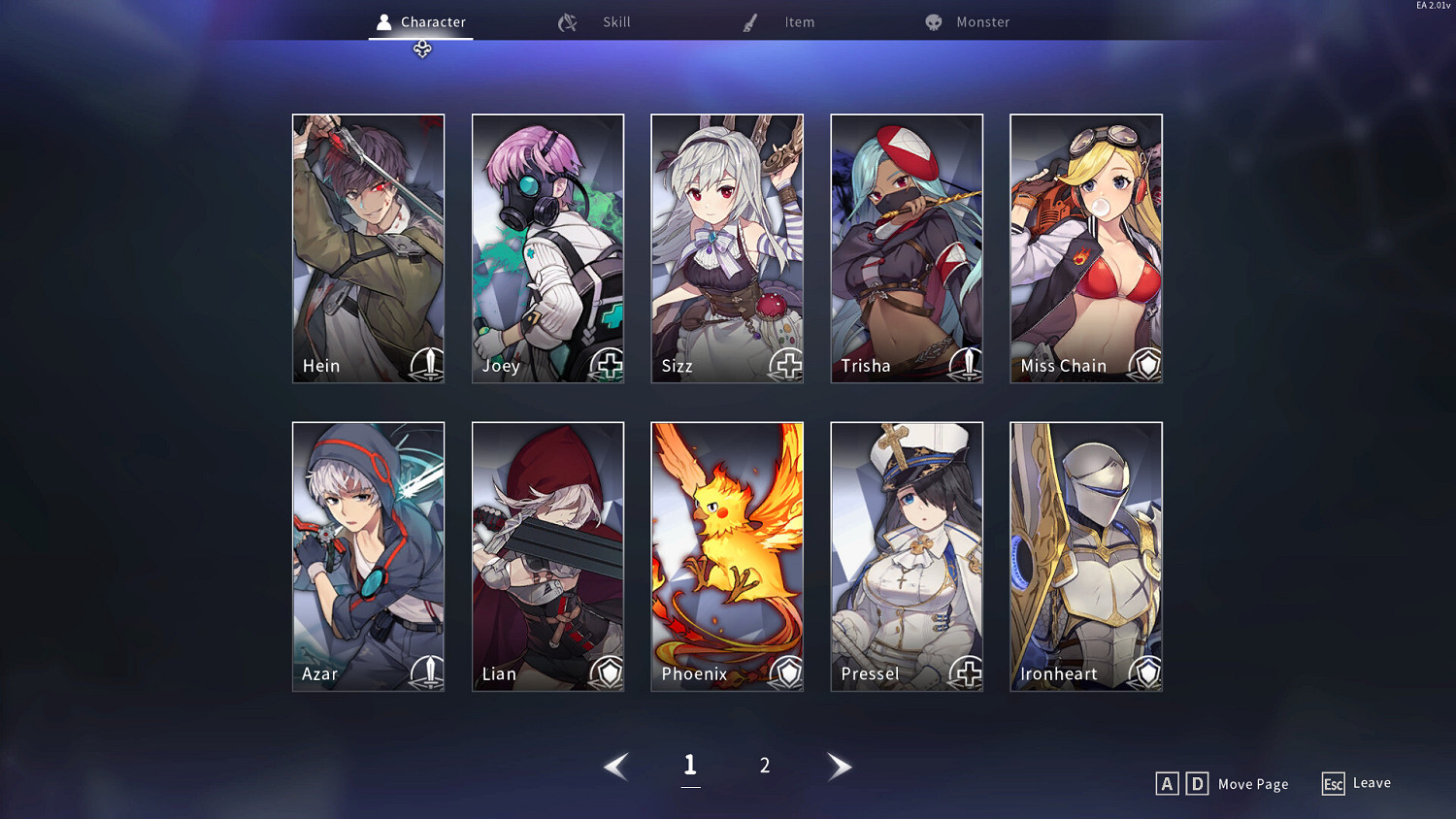Go to page 2
This screenshot has height=819, width=1456.
(765, 766)
